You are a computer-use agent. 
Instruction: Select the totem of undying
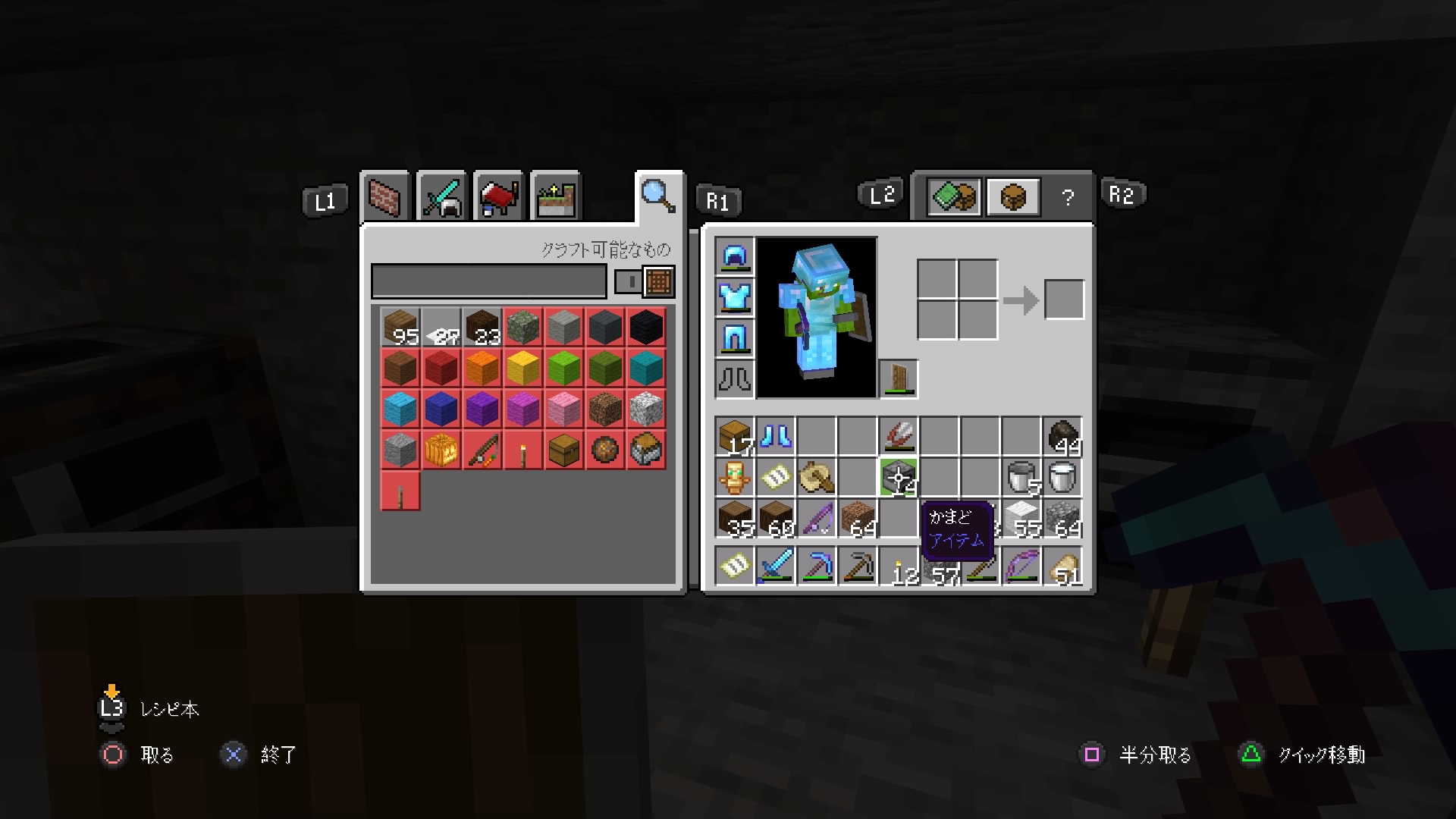733,477
